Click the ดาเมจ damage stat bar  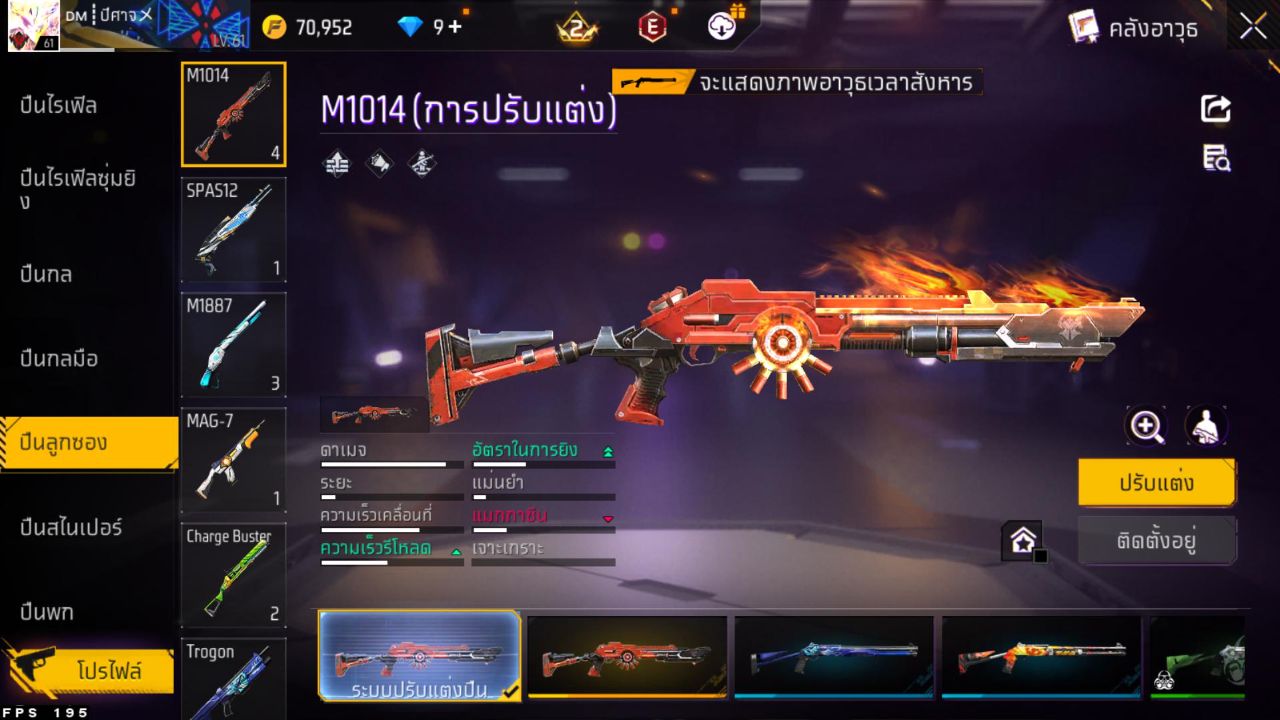click(x=390, y=463)
